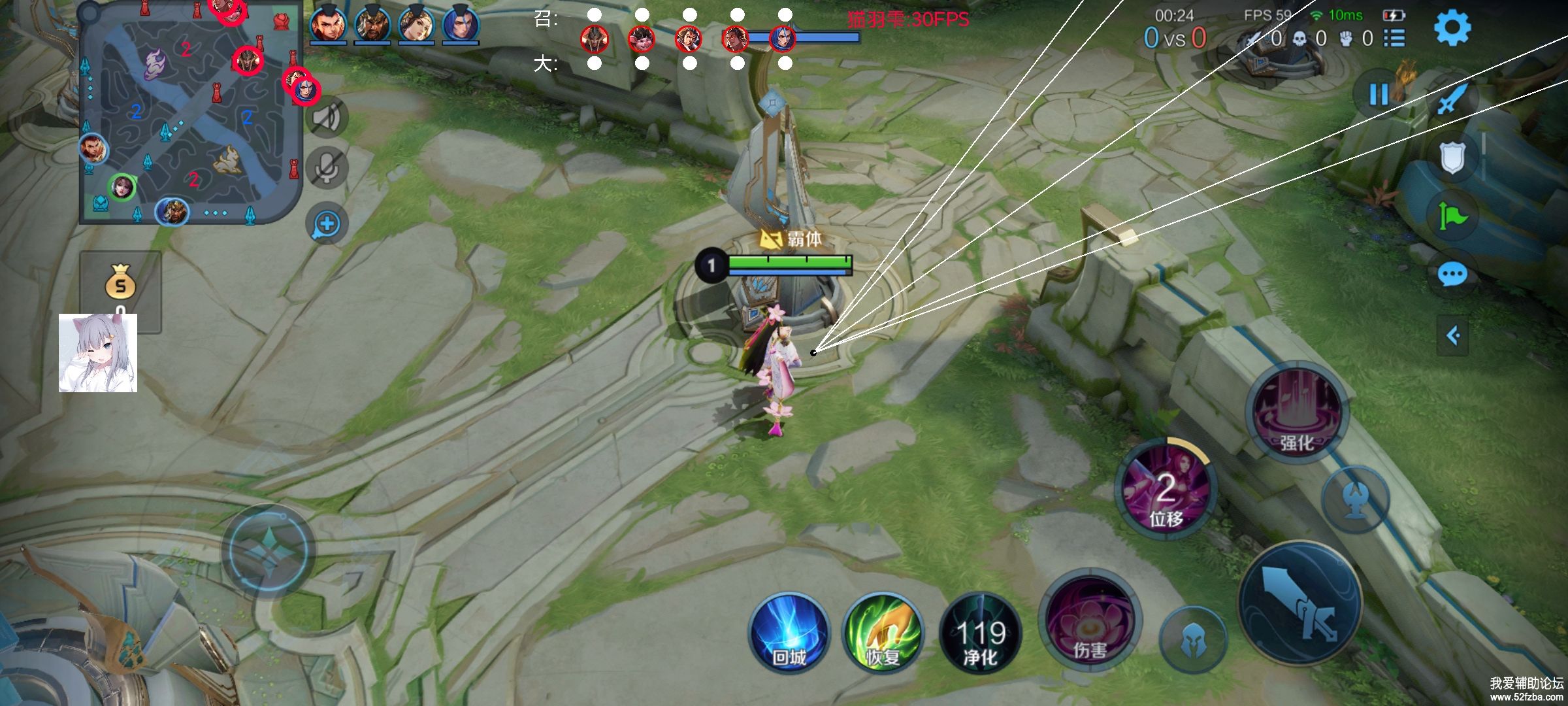This screenshot has height=706, width=1568.
Task: Send the shield defend signal
Action: tap(1452, 157)
